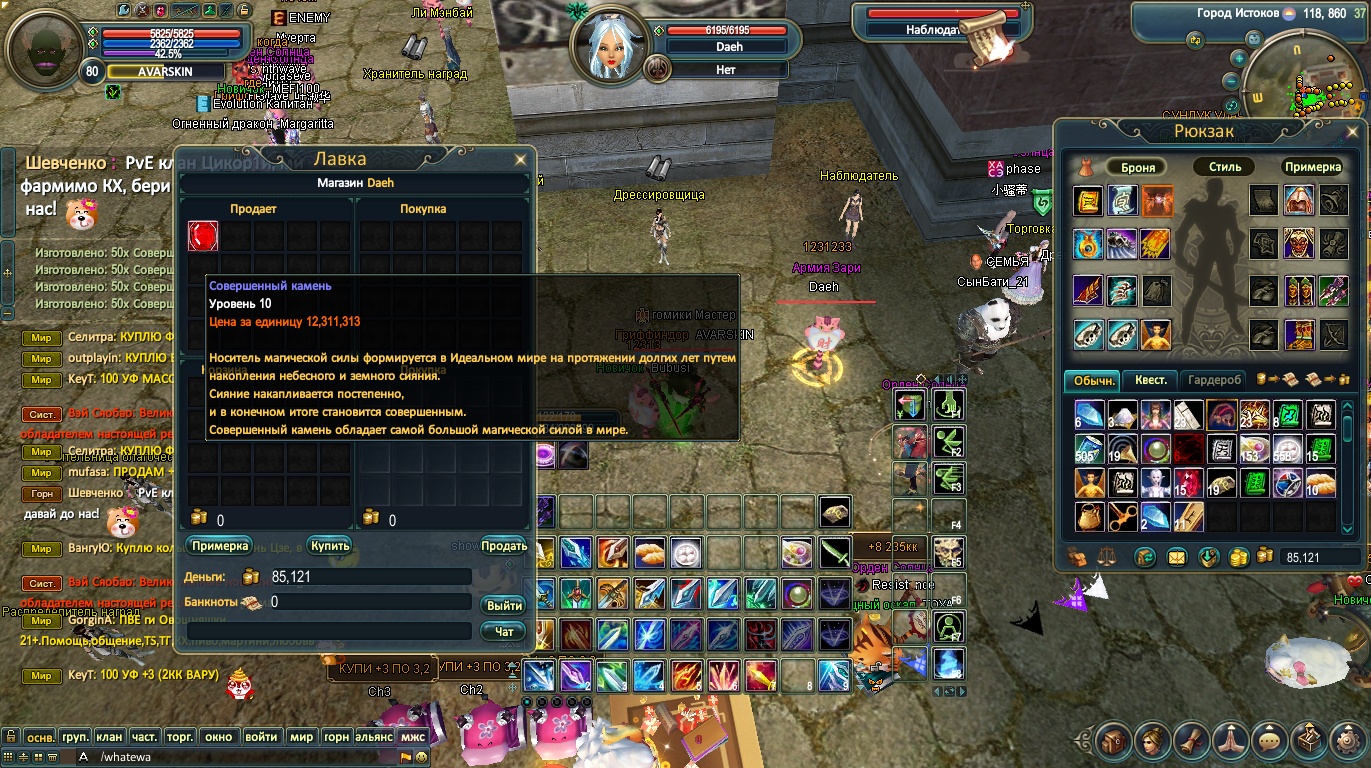Switch to the Квест. inventory tab

click(x=1150, y=380)
